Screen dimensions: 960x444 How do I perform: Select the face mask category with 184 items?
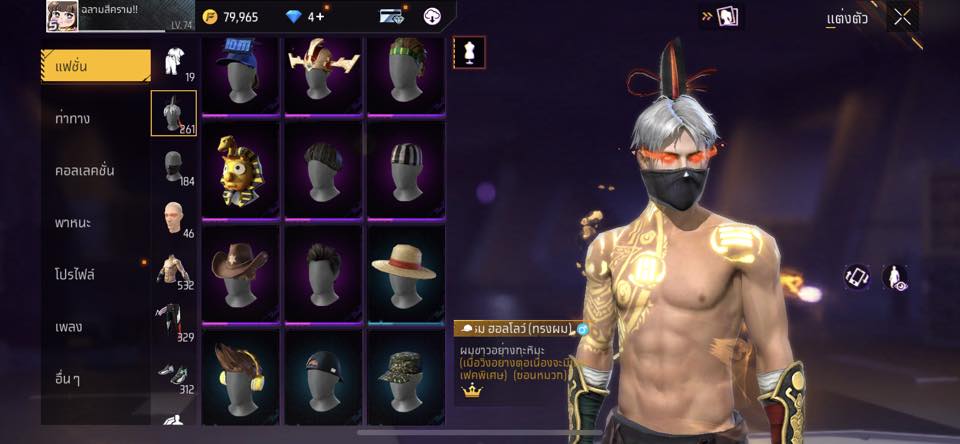pyautogui.click(x=173, y=166)
